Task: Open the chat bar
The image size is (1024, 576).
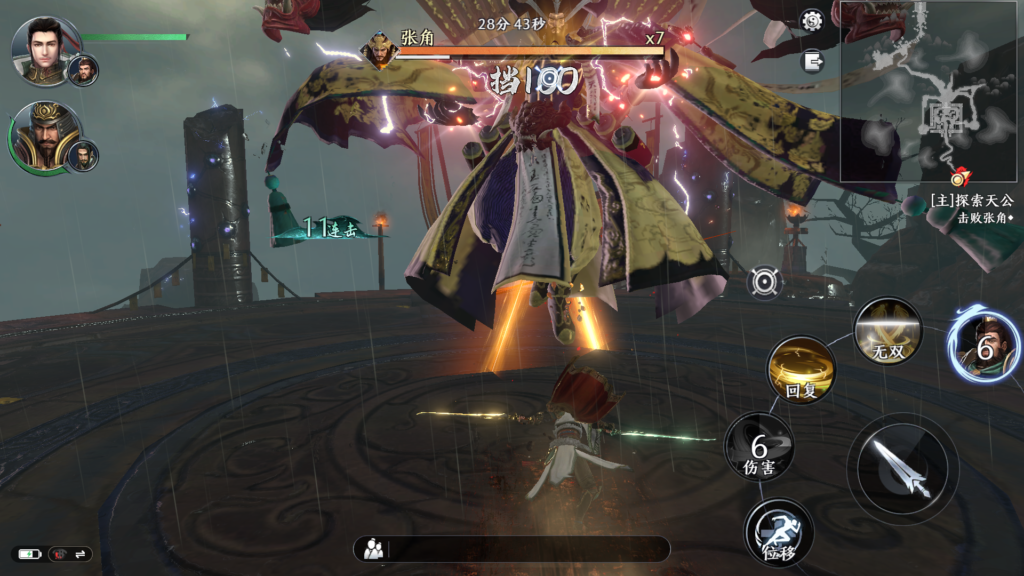Action: pos(511,548)
